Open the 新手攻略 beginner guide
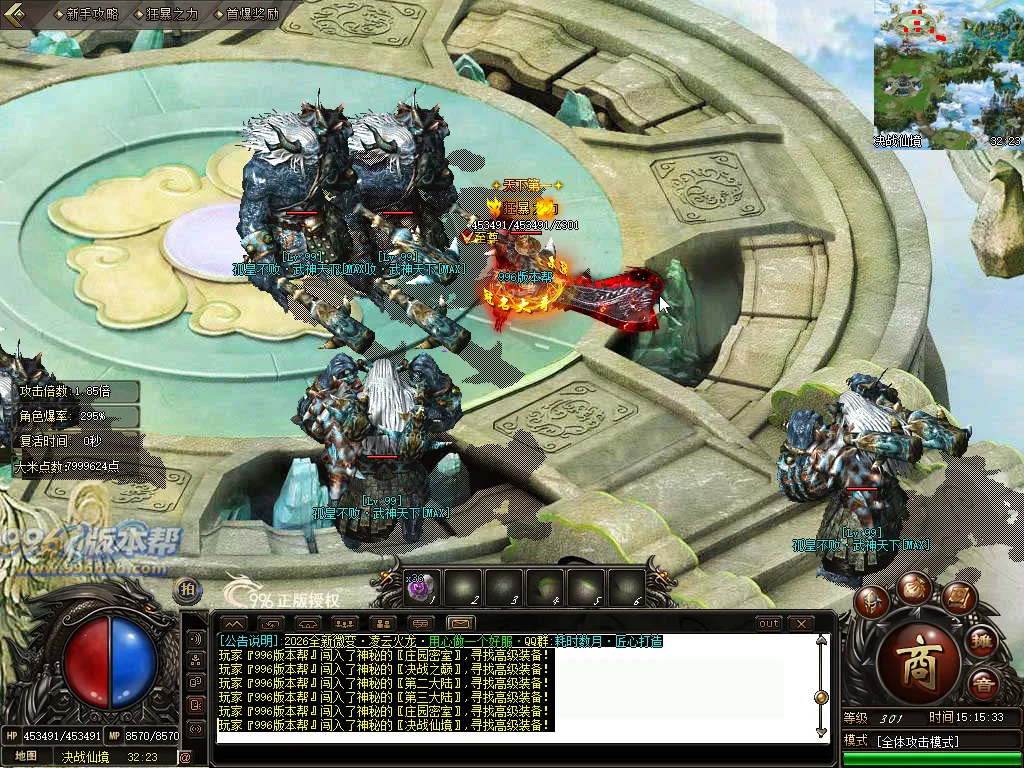 (90, 14)
